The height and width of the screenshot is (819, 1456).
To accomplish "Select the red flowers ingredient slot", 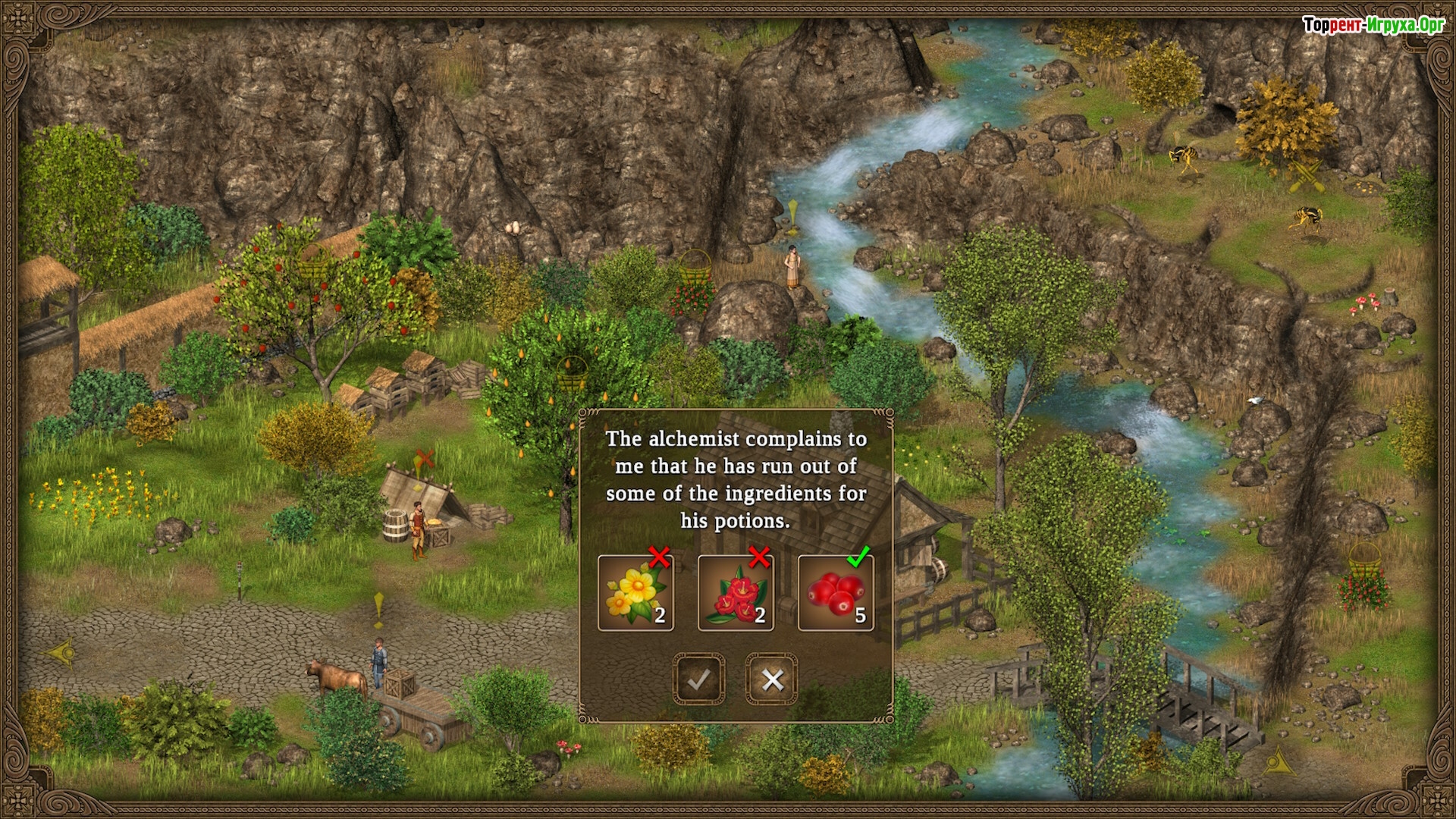I will (736, 593).
